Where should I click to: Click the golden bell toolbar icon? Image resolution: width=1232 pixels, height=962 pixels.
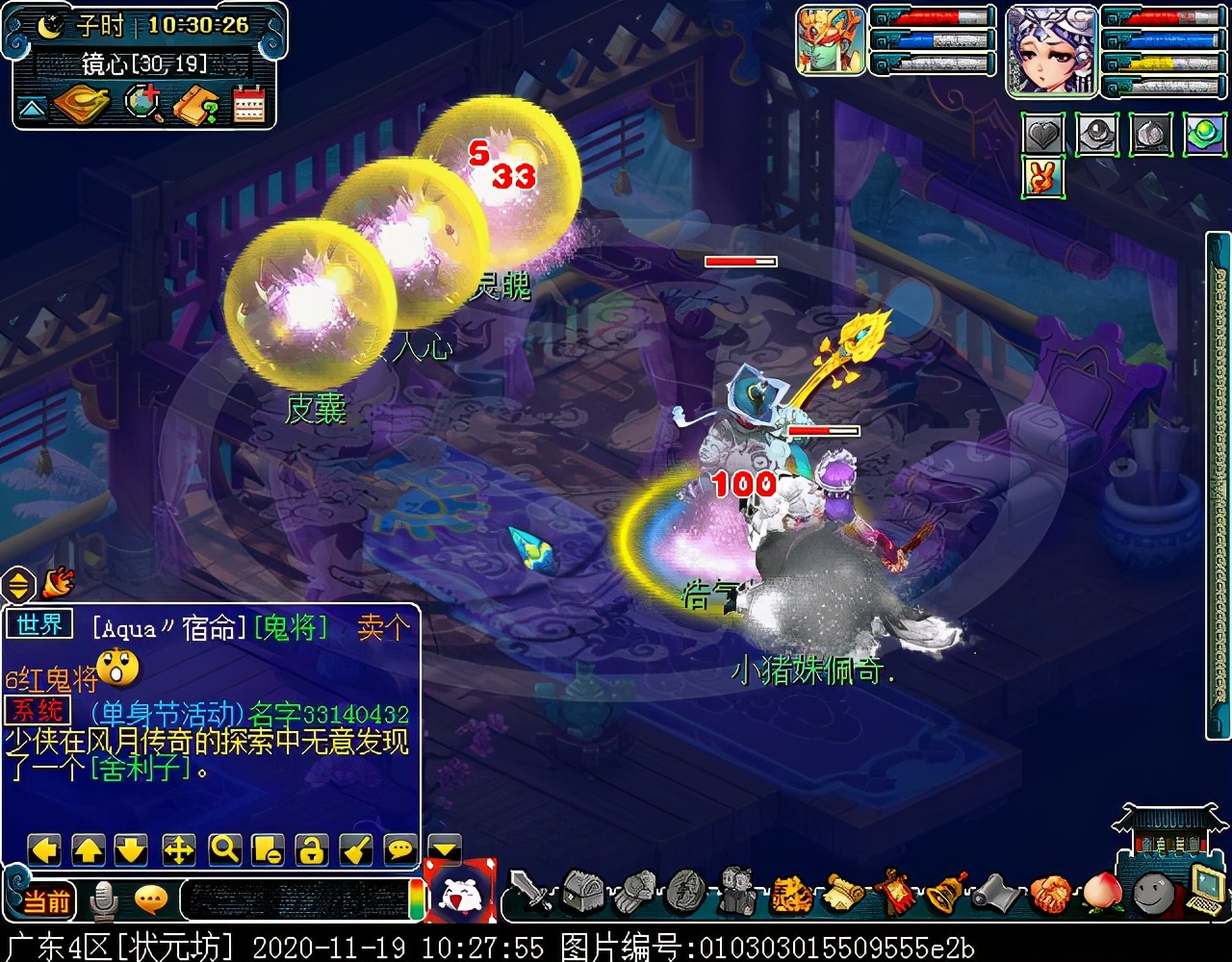point(947,893)
